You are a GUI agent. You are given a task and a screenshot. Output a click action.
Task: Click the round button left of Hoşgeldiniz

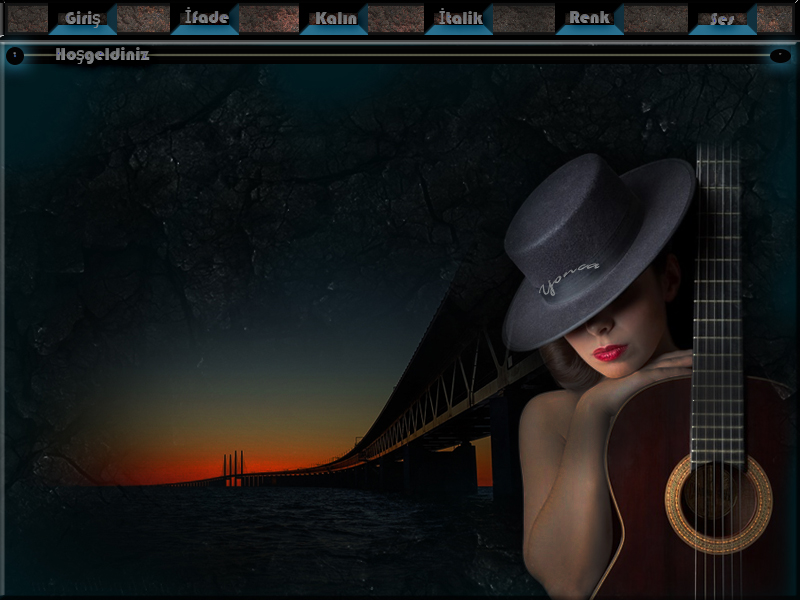click(15, 56)
